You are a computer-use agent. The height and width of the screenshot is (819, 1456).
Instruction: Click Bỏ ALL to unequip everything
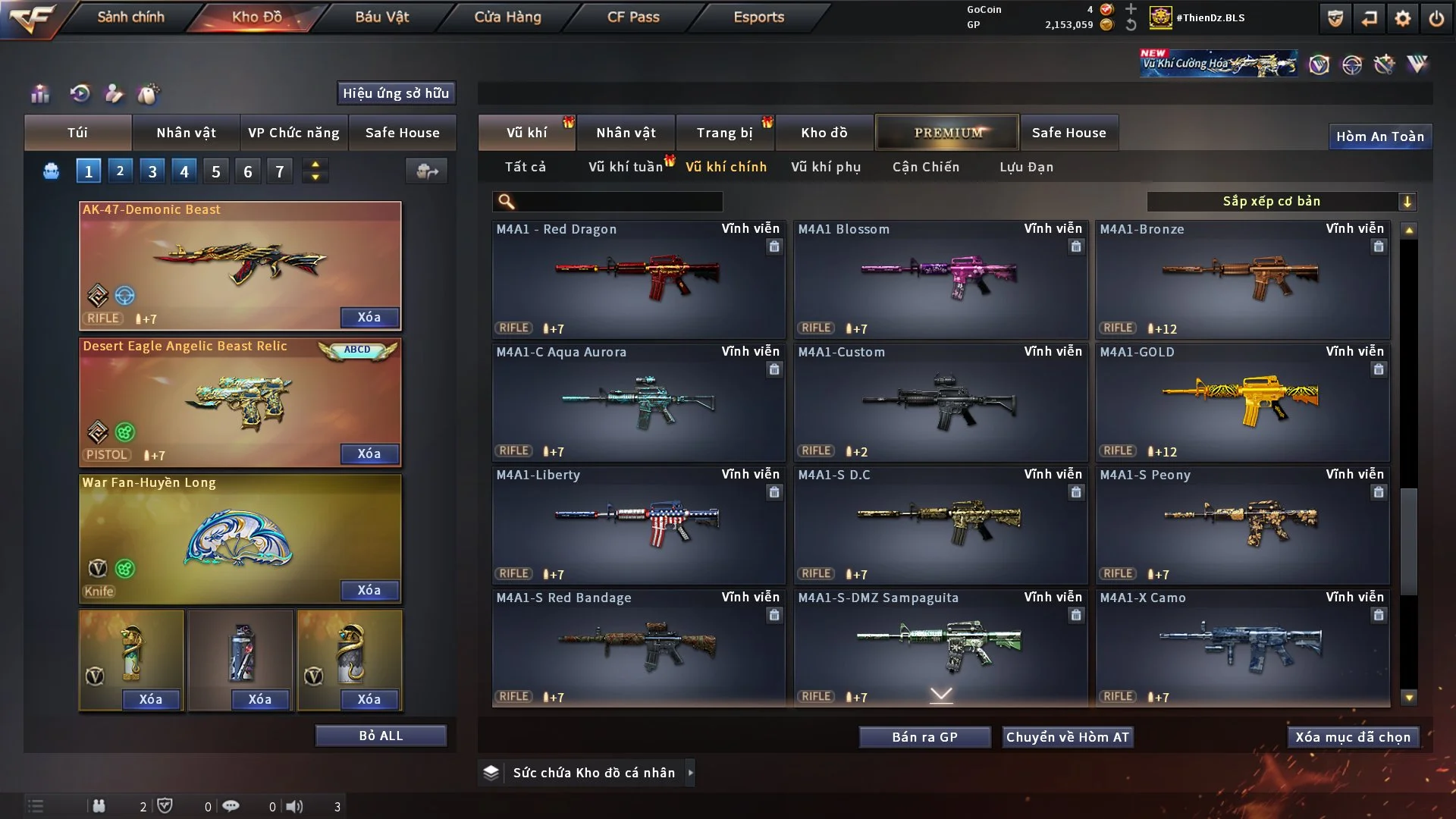coord(381,736)
